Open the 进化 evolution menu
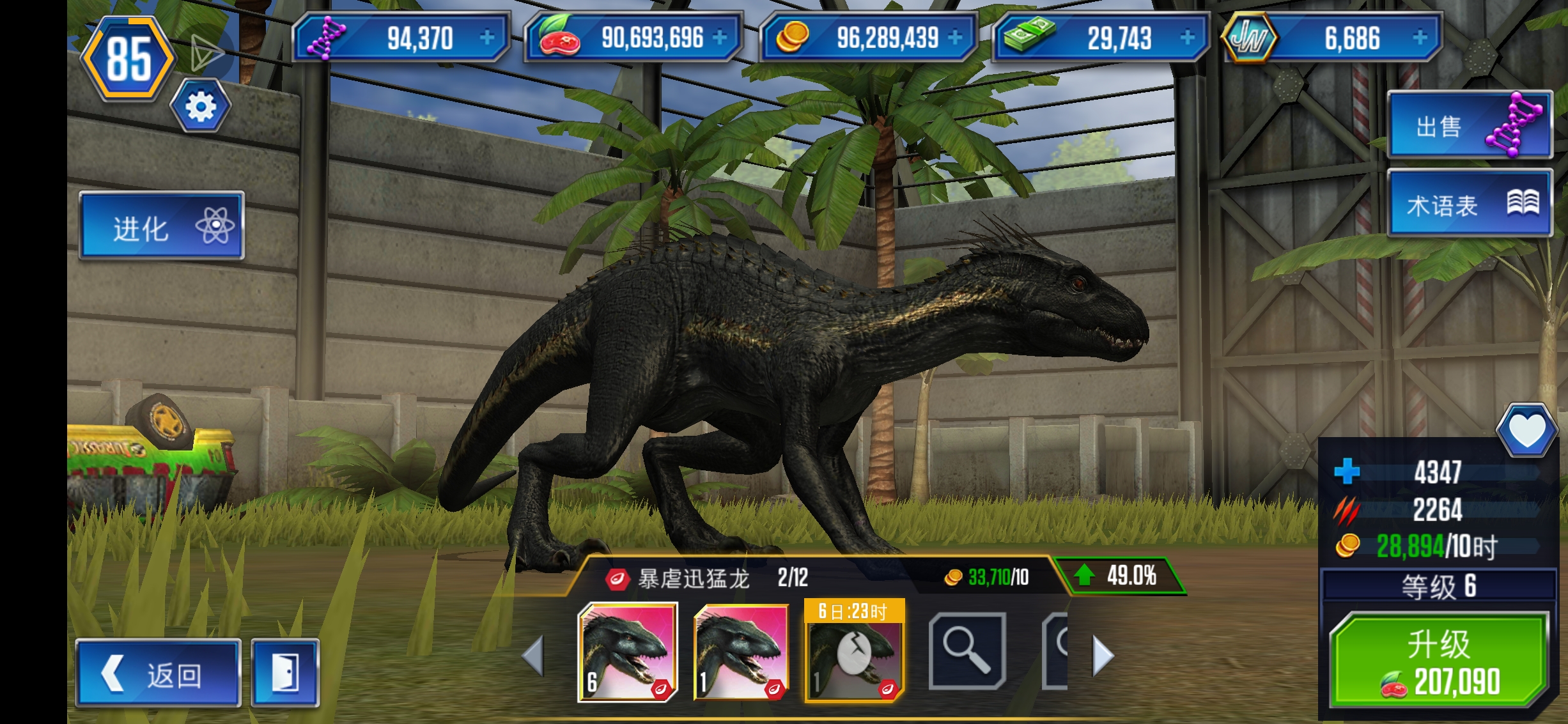1568x724 pixels. 161,227
